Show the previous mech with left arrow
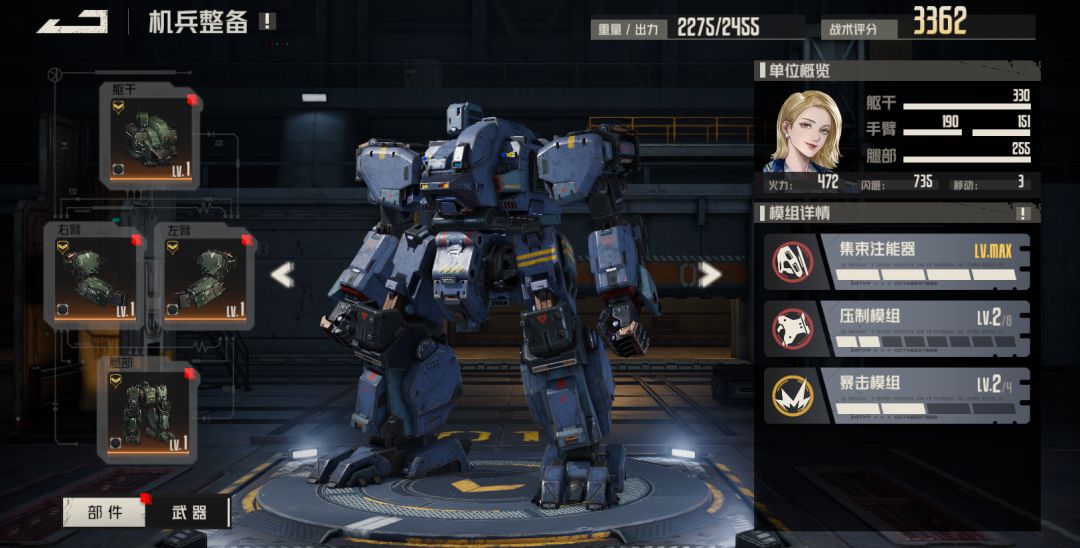 (282, 274)
